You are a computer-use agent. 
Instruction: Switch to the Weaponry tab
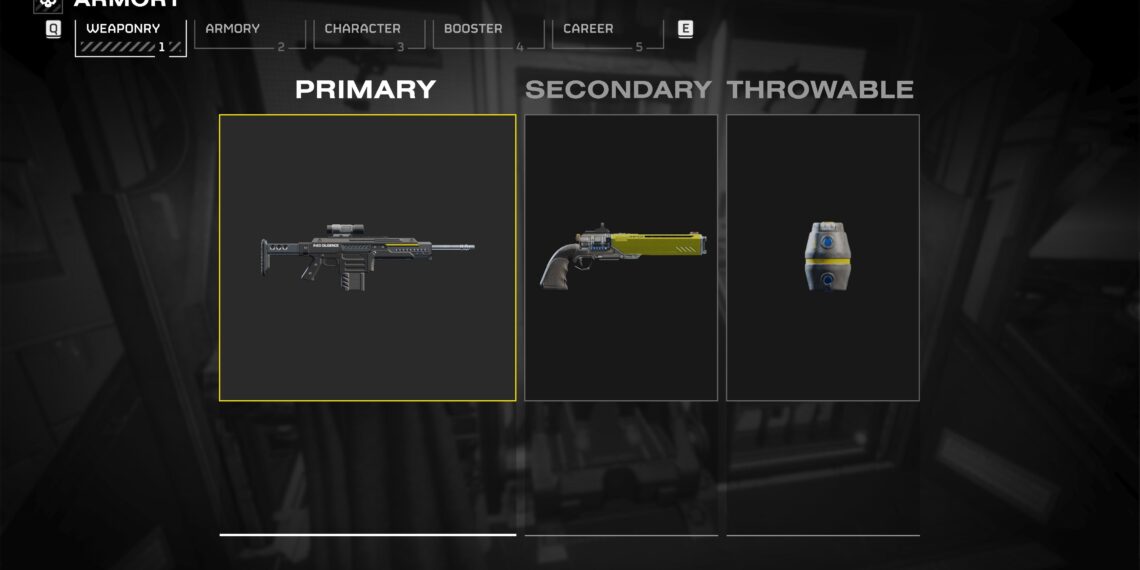pos(130,36)
